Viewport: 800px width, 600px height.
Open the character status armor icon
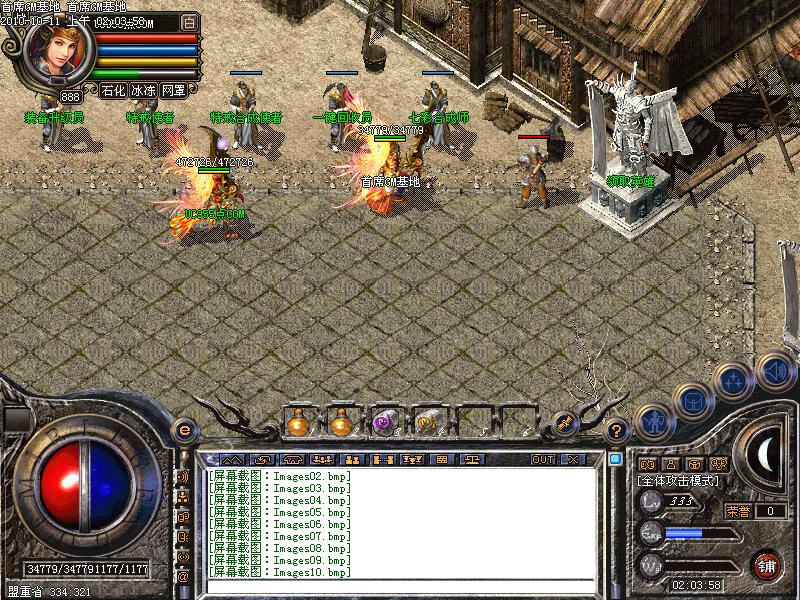(x=654, y=422)
